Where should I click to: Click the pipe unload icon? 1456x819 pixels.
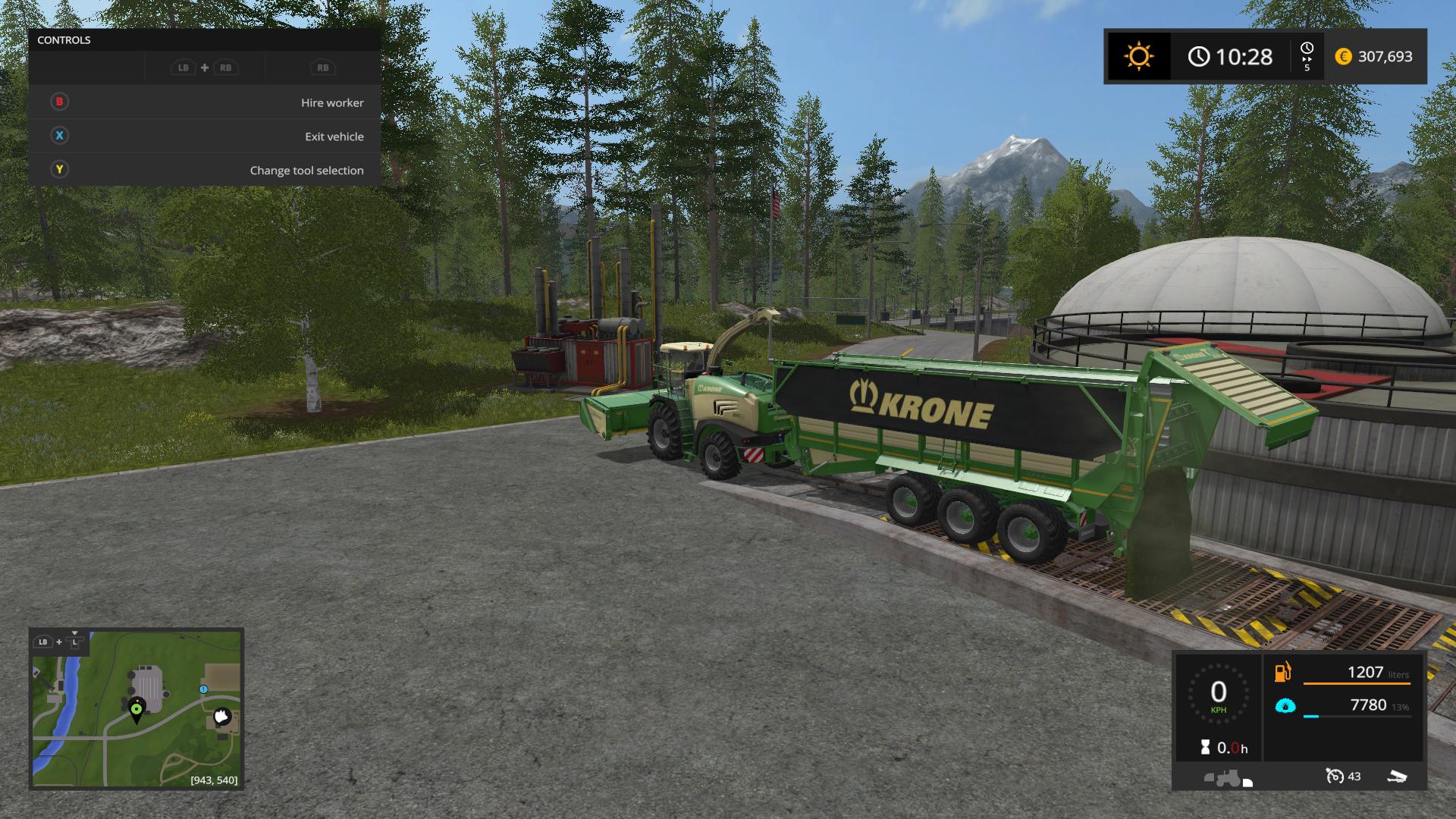tap(1396, 776)
